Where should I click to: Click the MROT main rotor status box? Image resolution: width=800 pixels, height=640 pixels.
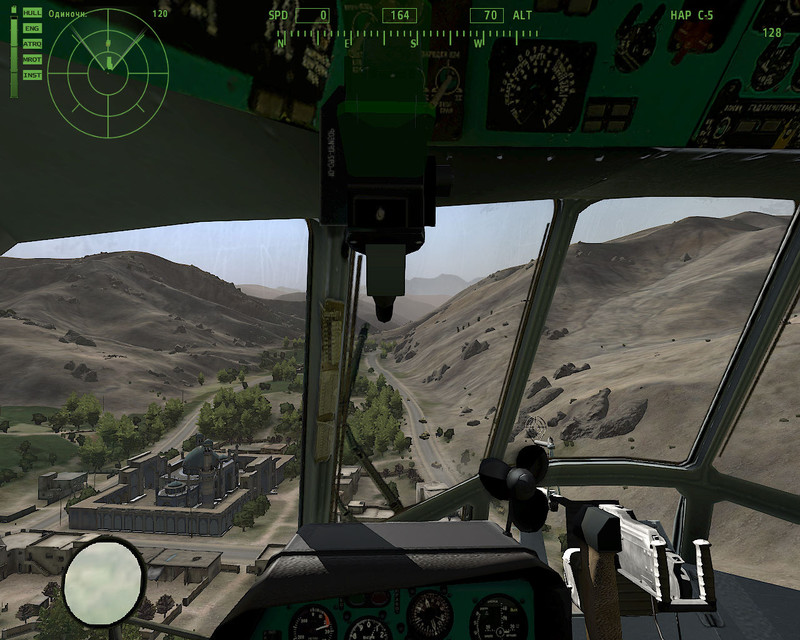(32, 59)
